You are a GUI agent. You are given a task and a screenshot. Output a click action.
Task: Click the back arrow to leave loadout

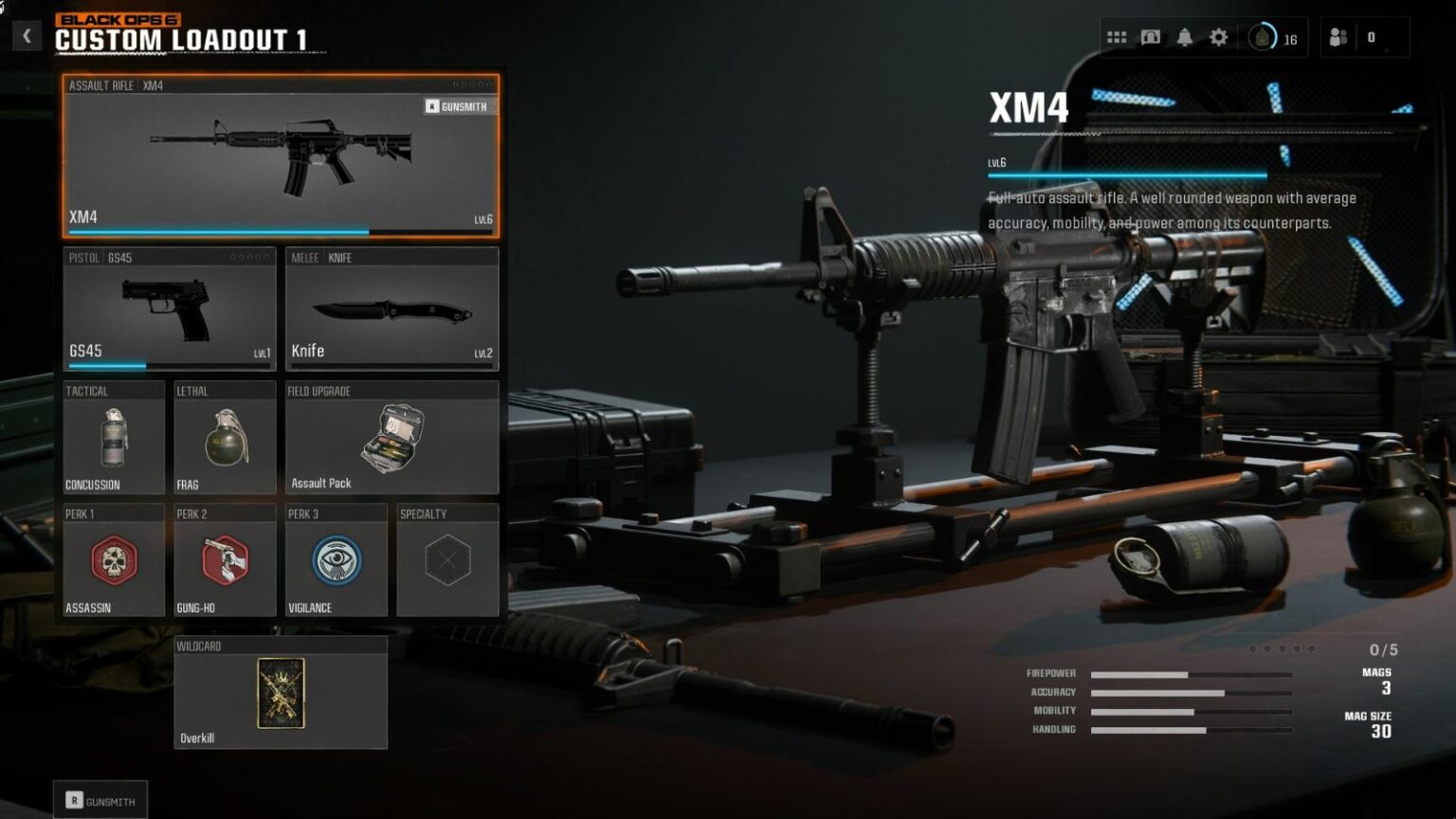point(26,35)
